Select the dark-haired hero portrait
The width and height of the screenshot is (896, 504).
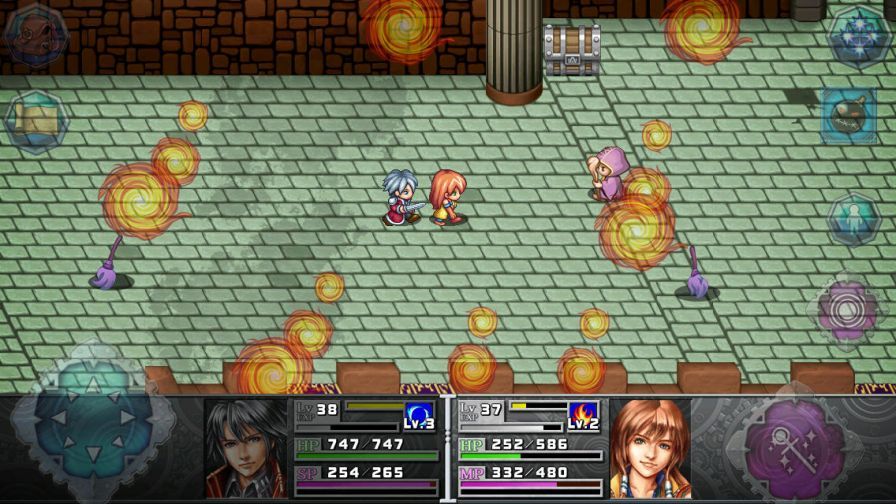coord(247,449)
